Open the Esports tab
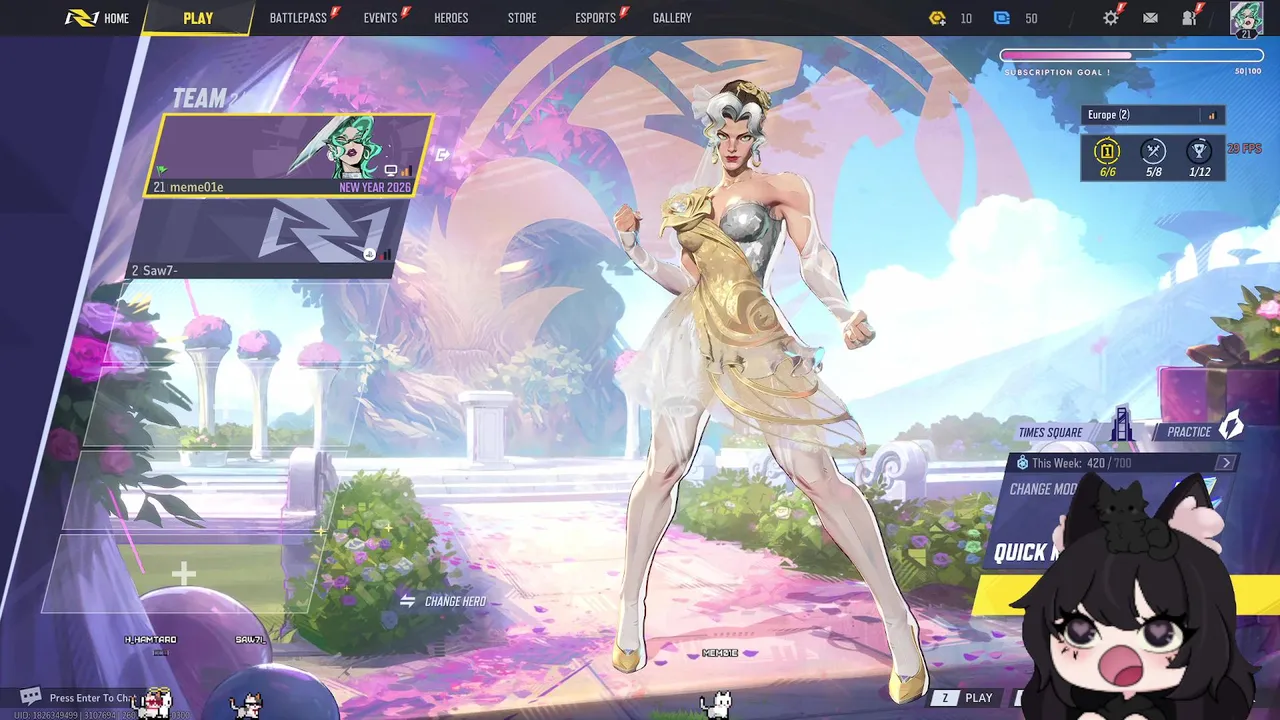Viewport: 1280px width, 720px height. pos(595,18)
